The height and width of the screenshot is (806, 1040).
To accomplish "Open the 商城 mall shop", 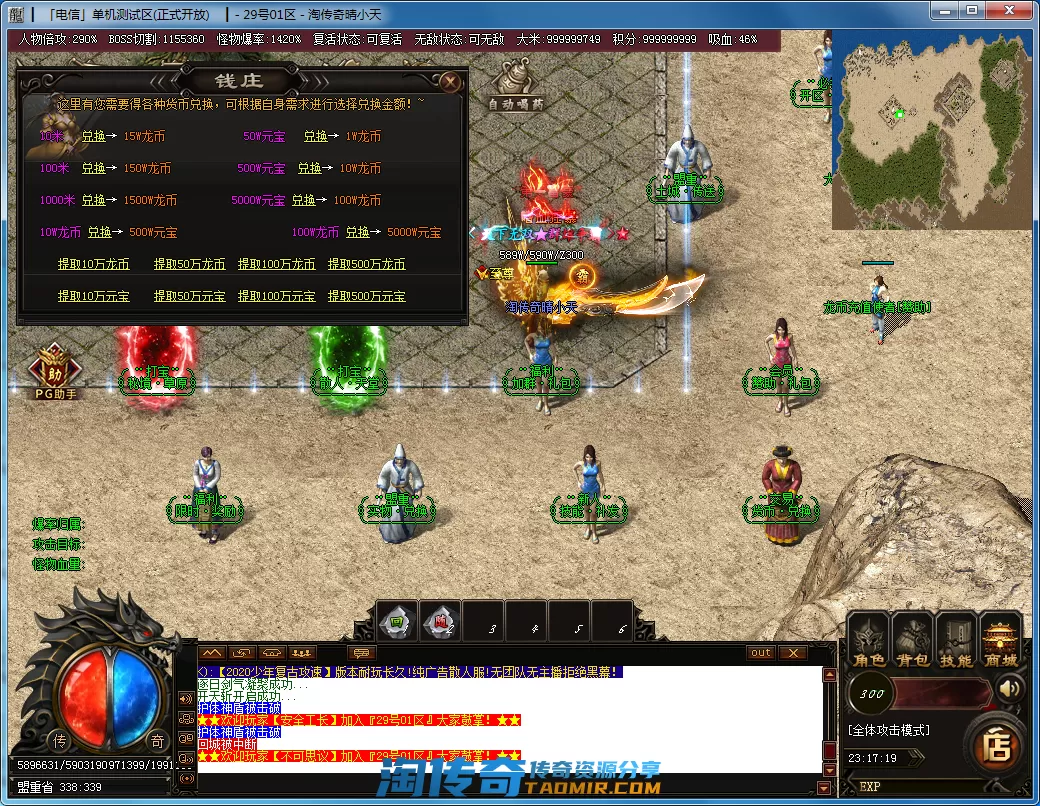I will pos(1000,641).
